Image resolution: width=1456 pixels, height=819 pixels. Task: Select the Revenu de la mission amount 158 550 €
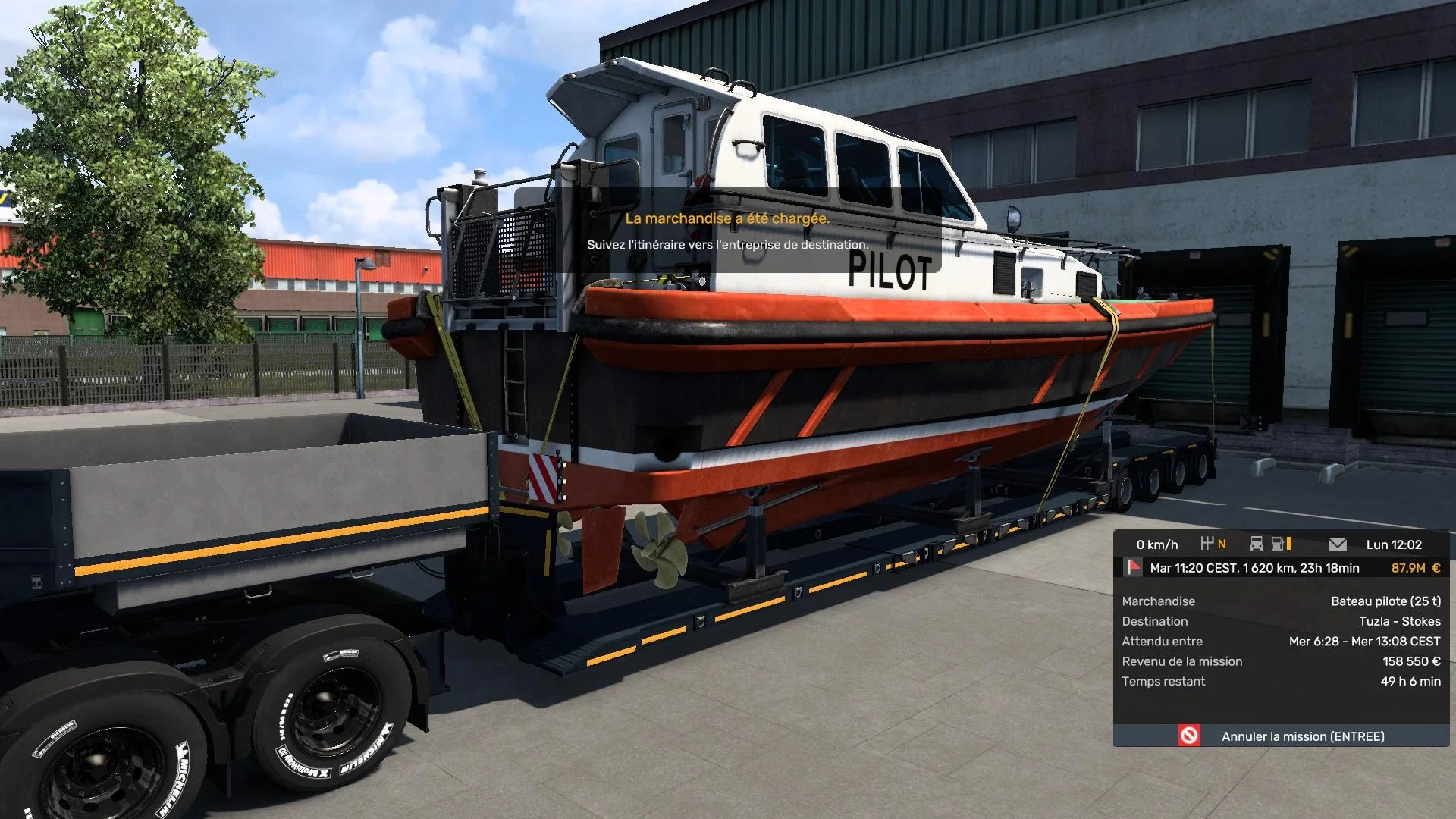coord(1410,661)
